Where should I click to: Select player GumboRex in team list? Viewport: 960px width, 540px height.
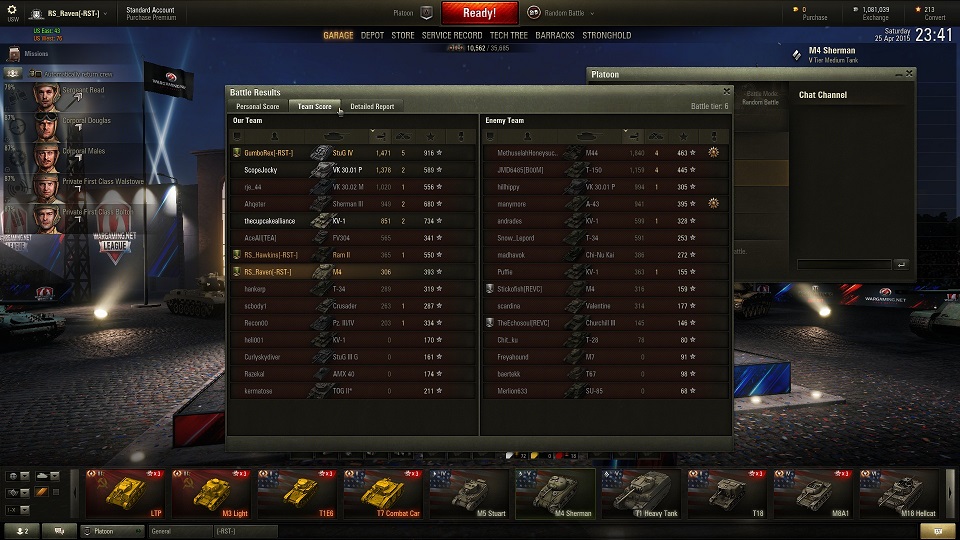tap(268, 153)
